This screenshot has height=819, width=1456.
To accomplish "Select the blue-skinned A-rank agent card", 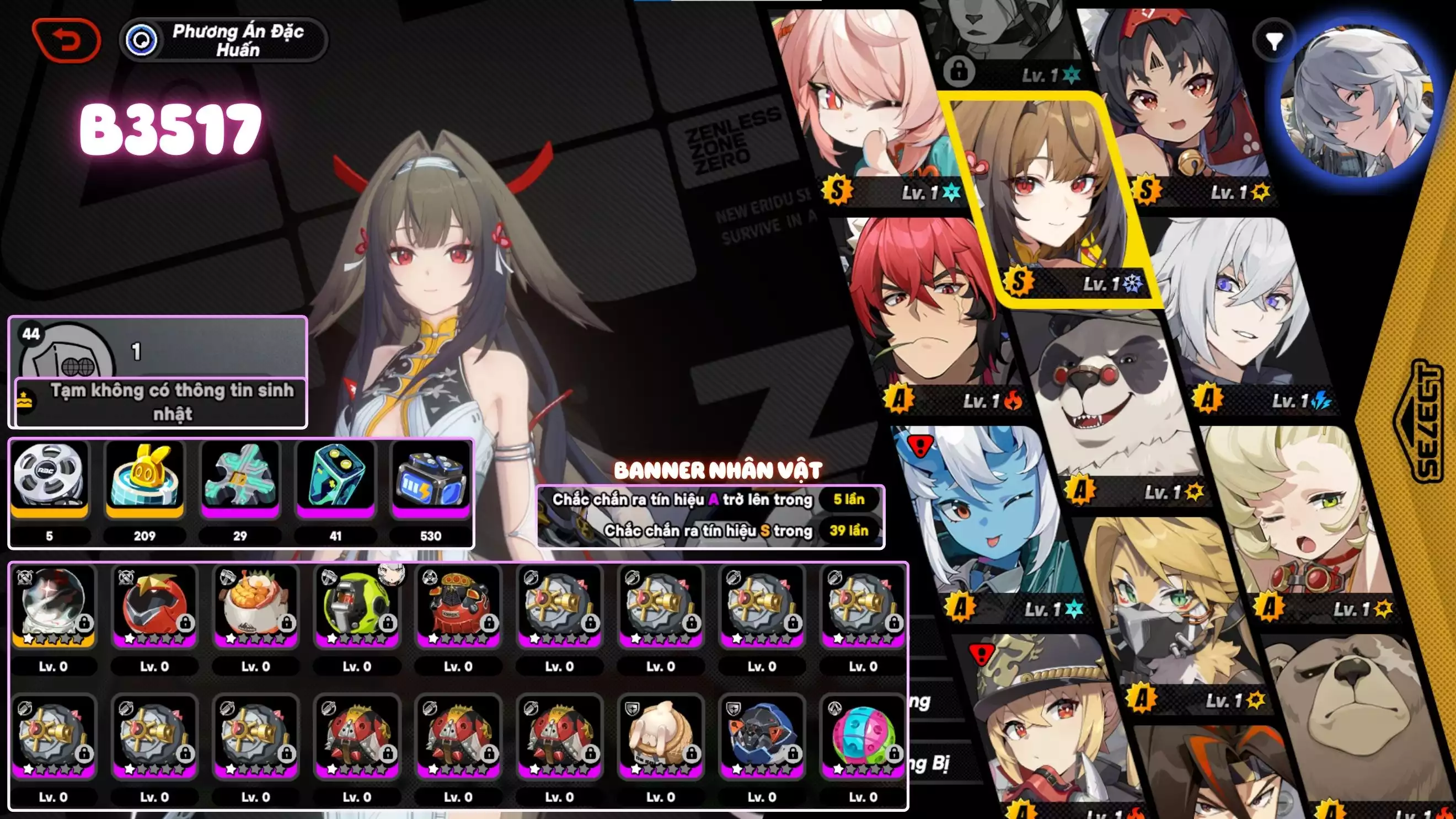I will click(x=989, y=520).
